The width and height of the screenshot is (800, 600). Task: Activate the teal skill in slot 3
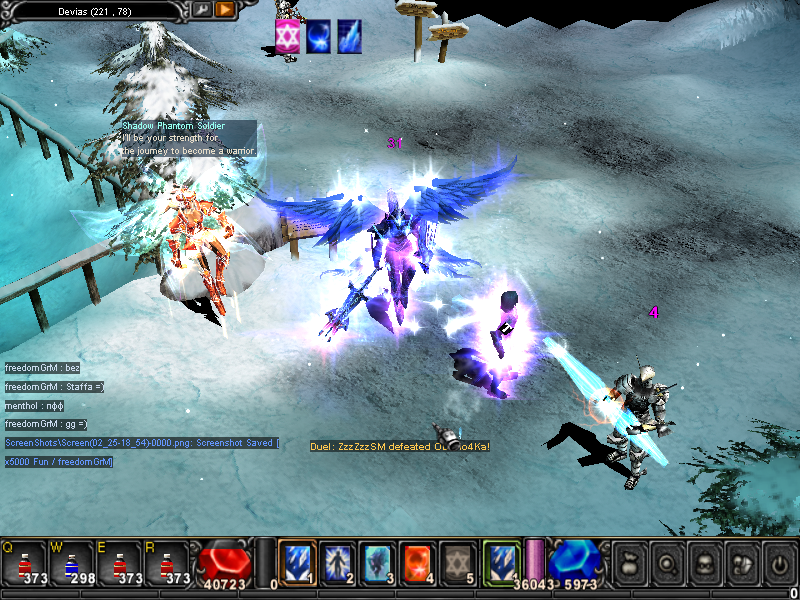(x=378, y=562)
